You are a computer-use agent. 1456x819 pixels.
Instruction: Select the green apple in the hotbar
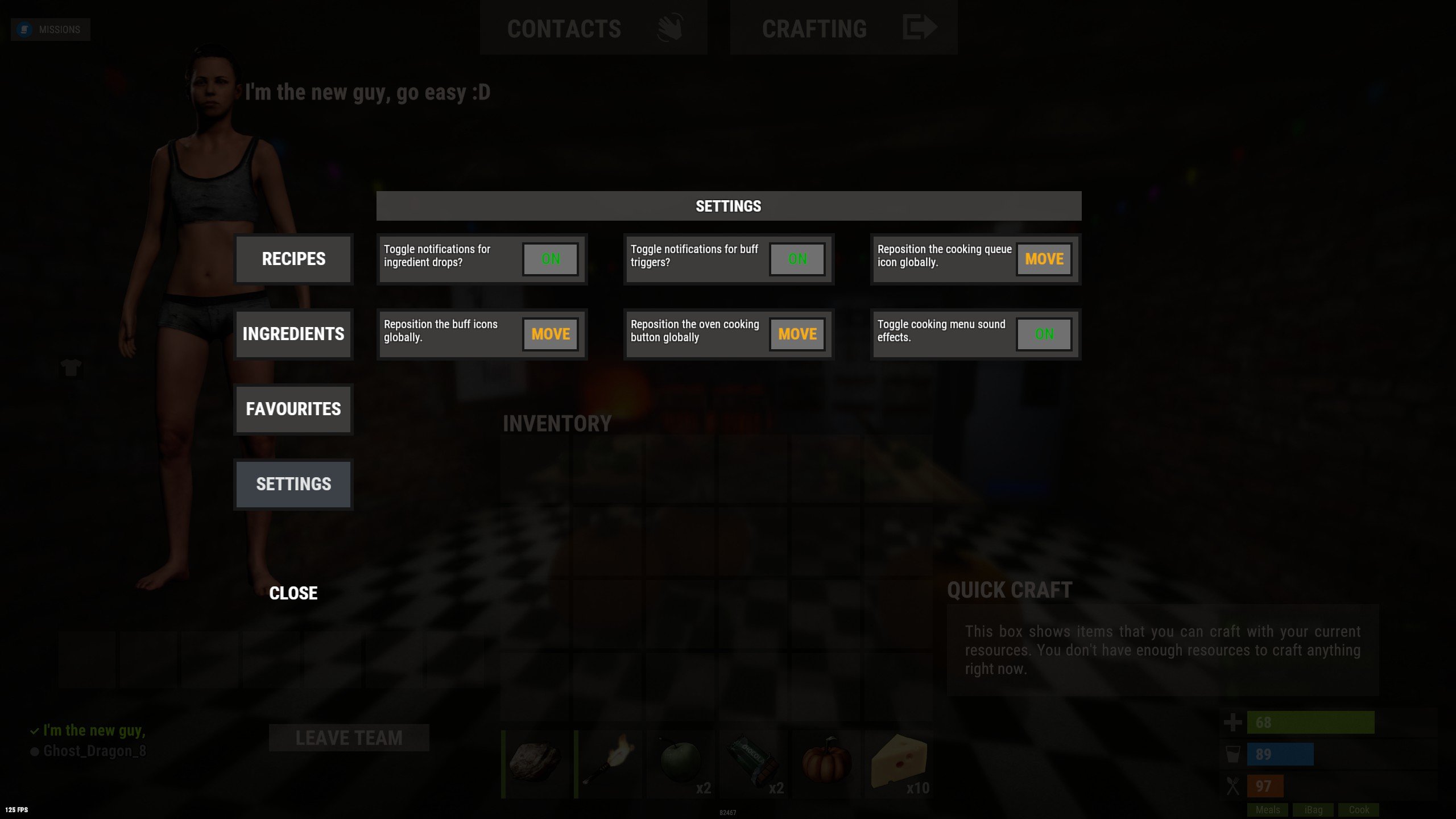point(682,764)
